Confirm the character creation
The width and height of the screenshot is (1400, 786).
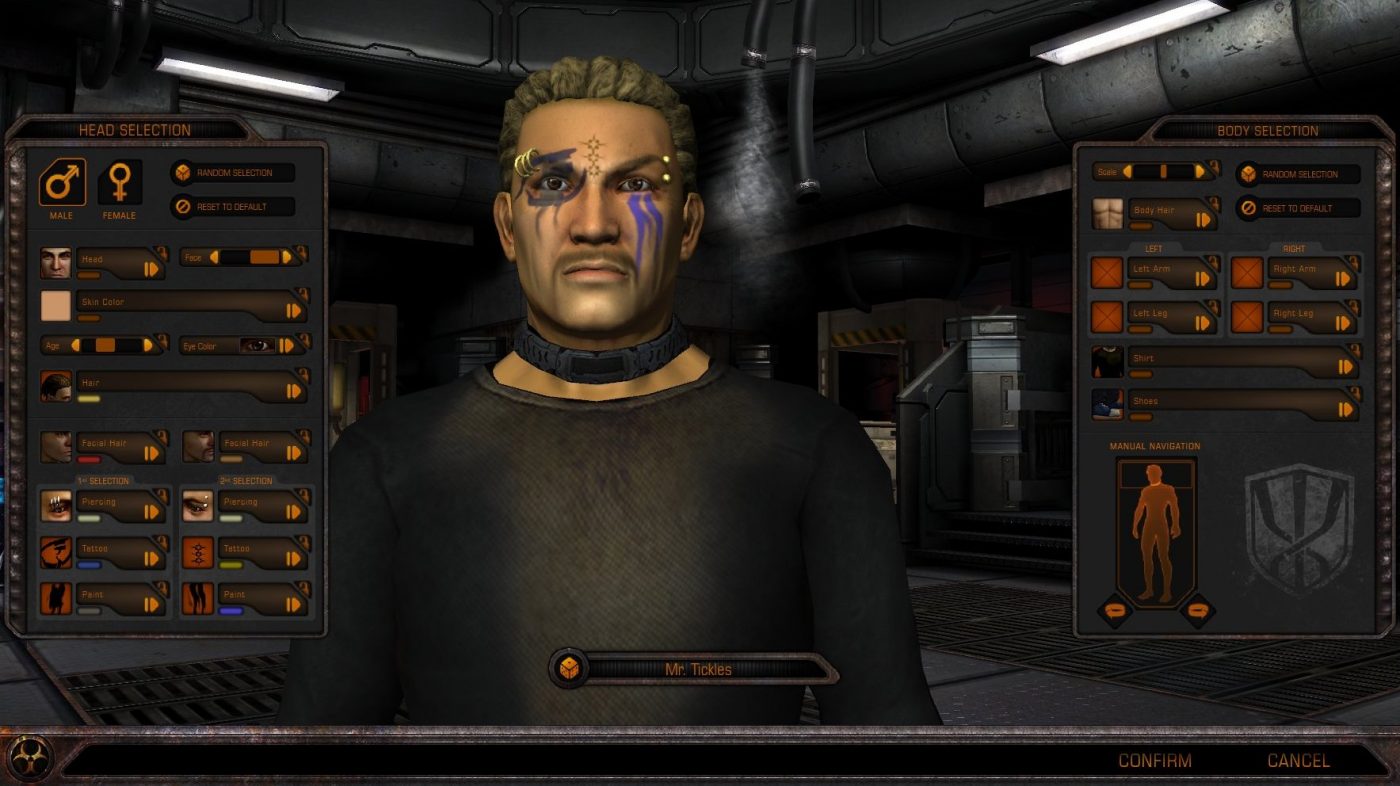click(x=1154, y=761)
